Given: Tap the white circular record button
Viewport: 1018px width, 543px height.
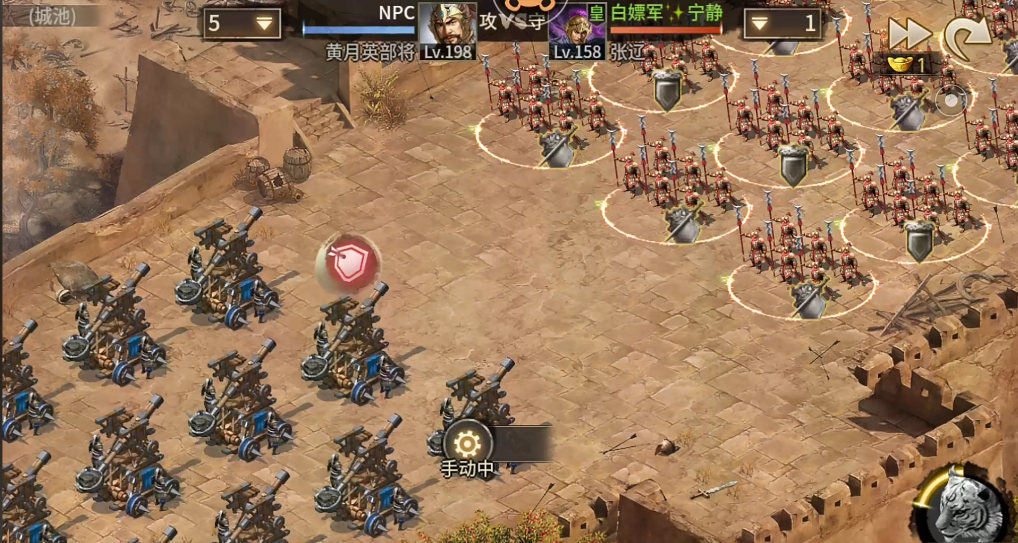Looking at the screenshot, I should pyautogui.click(x=950, y=99).
